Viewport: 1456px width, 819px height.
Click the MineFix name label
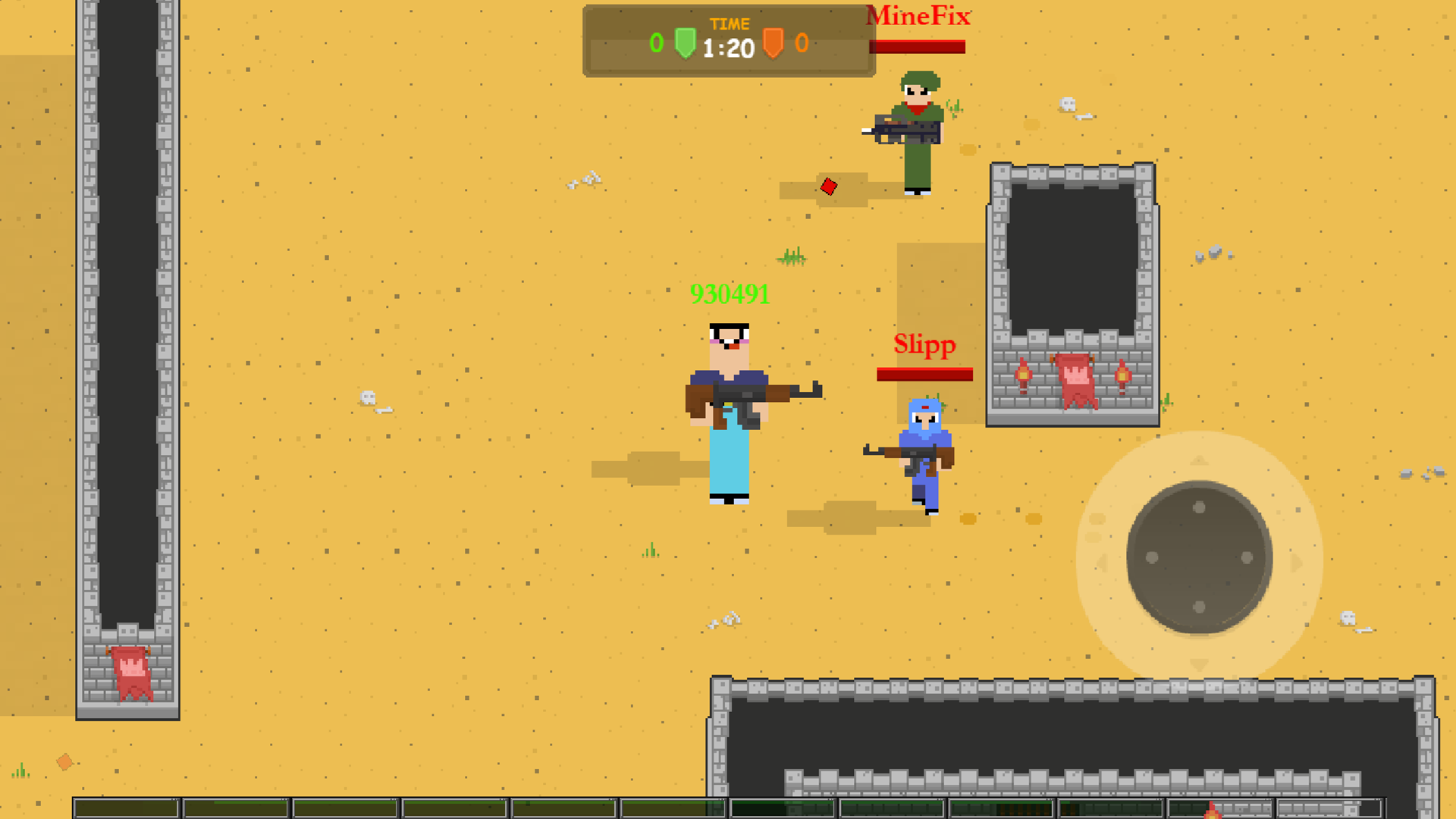tap(918, 15)
